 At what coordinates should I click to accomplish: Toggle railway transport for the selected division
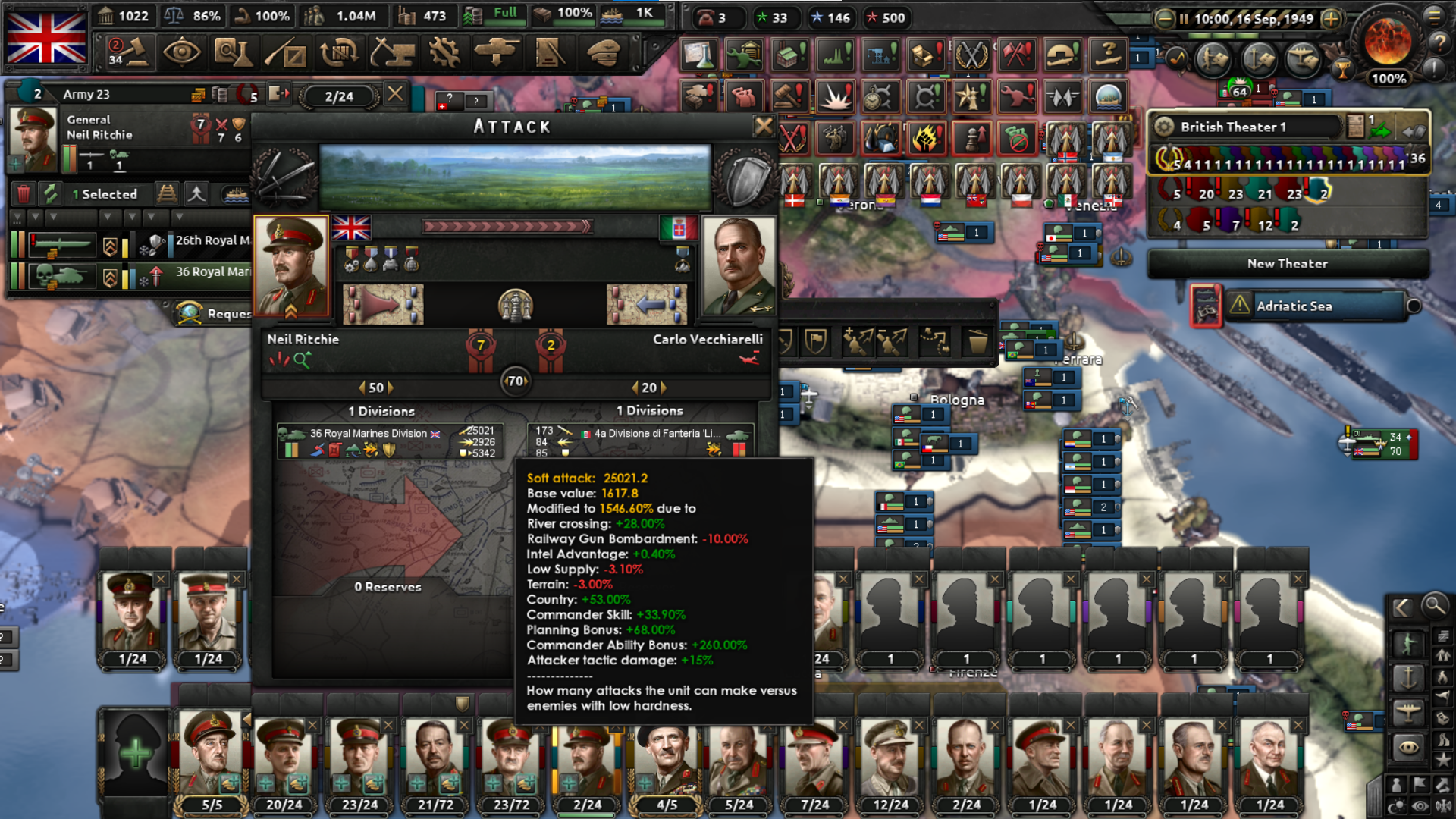168,194
